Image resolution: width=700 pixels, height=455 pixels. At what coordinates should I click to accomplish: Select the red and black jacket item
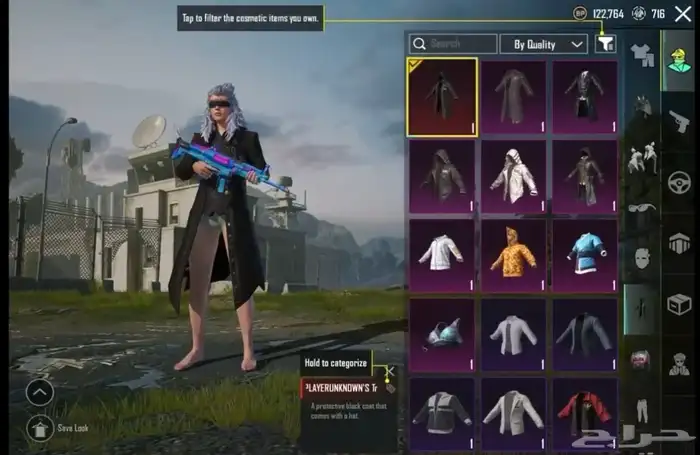(585, 412)
